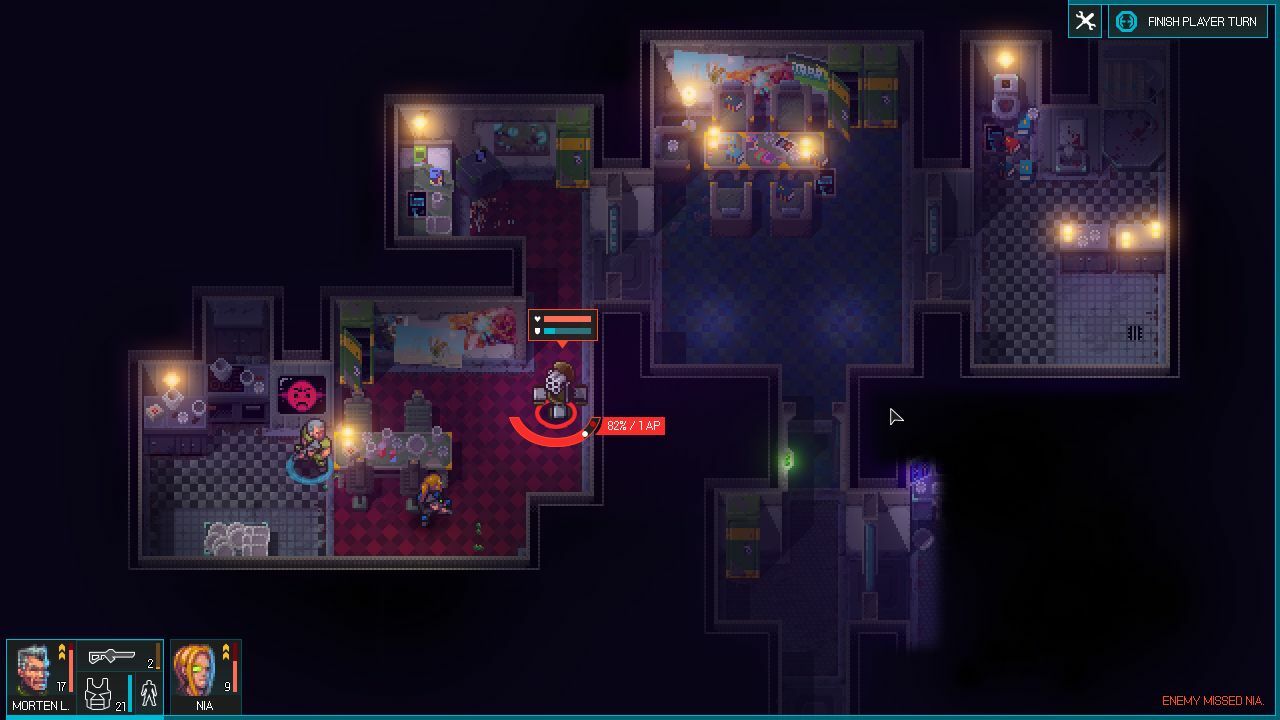Click Nia's health value showing 9

coord(225,686)
